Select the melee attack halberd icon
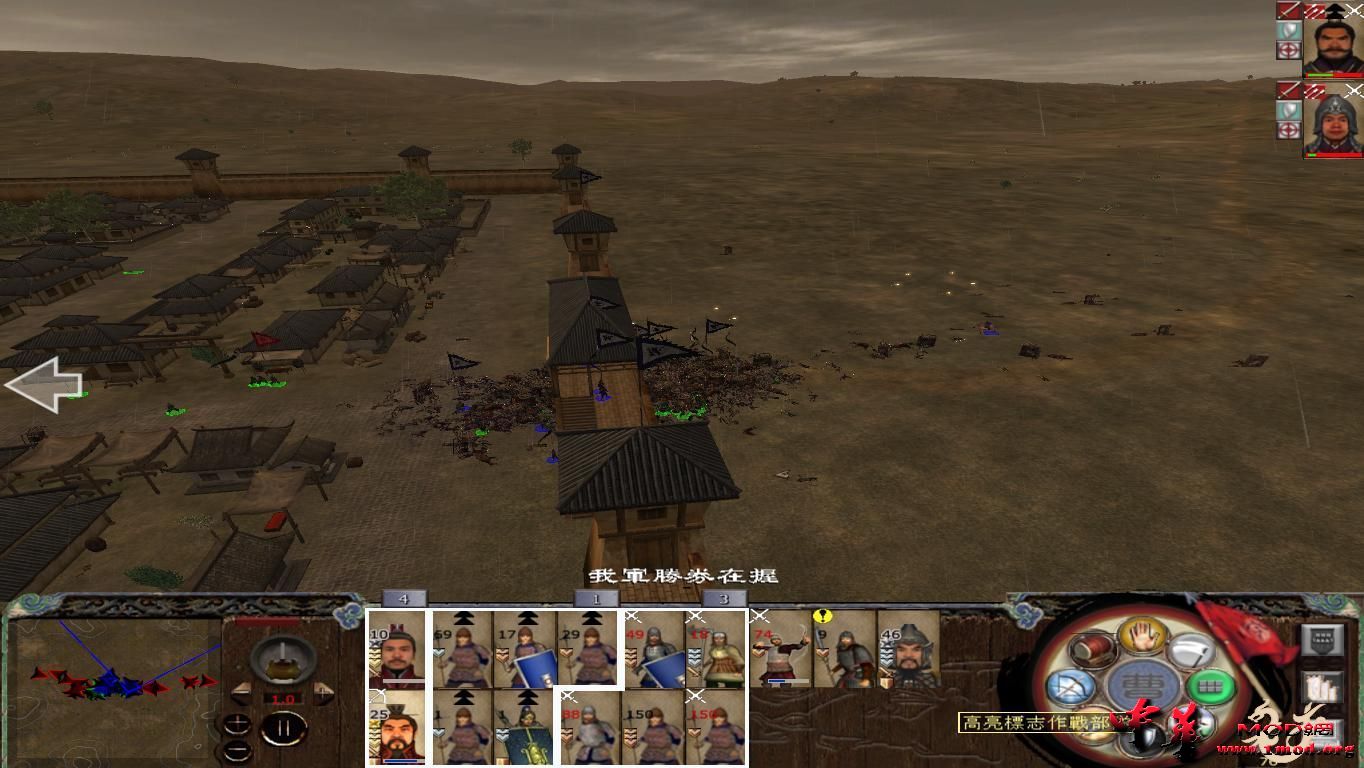This screenshot has height=768, width=1364. (1193, 652)
